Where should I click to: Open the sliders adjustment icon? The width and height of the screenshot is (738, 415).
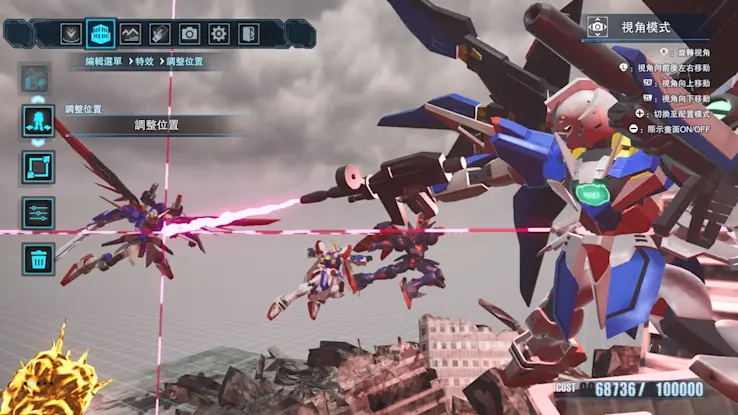pos(38,213)
